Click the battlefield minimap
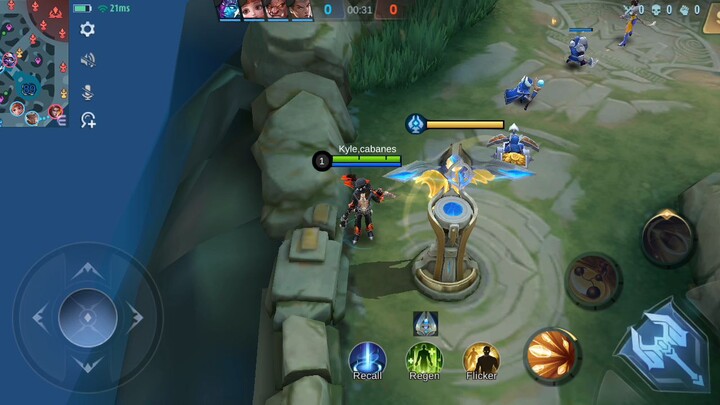 pos(34,63)
